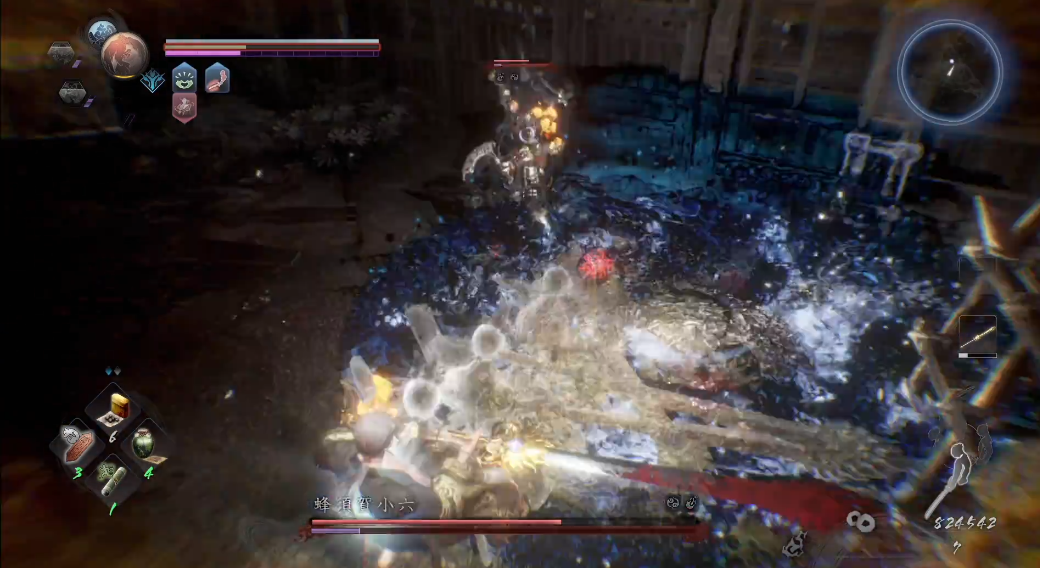1040x568 pixels.
Task: Click the lower grey soul core slot
Action: [x=72, y=93]
